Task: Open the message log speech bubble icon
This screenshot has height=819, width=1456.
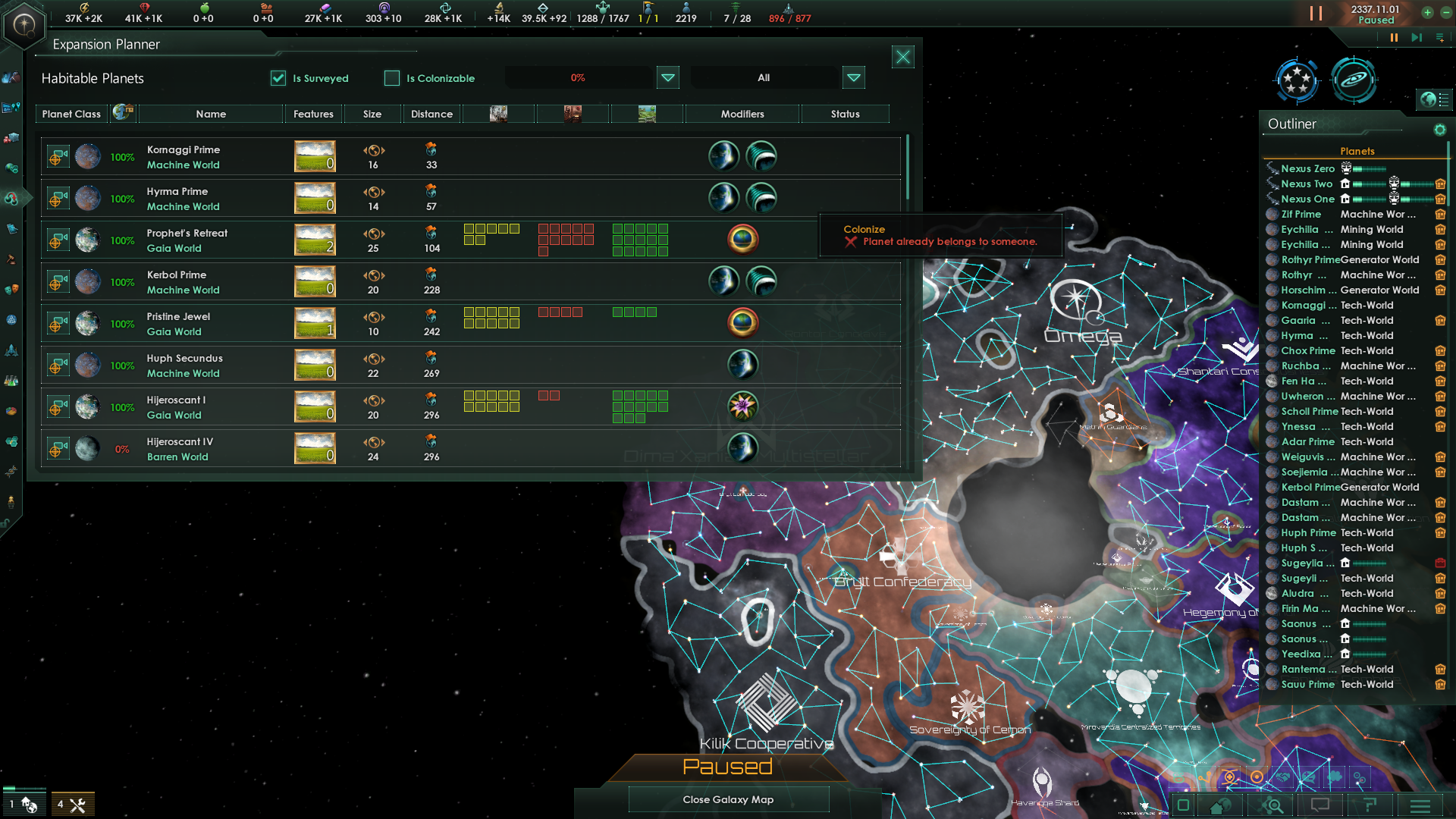Action: click(1321, 805)
